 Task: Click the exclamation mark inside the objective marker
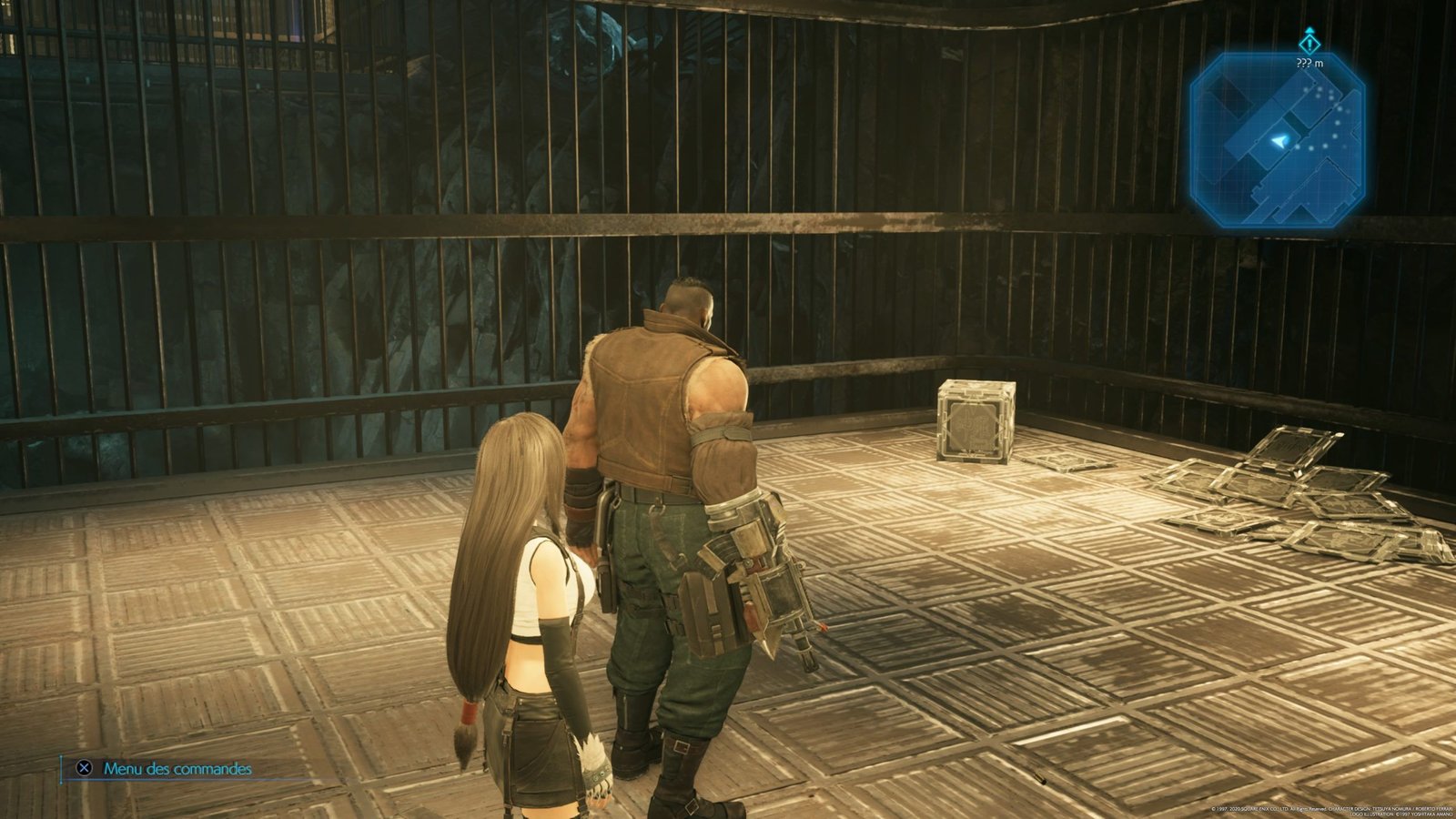[x=1309, y=45]
